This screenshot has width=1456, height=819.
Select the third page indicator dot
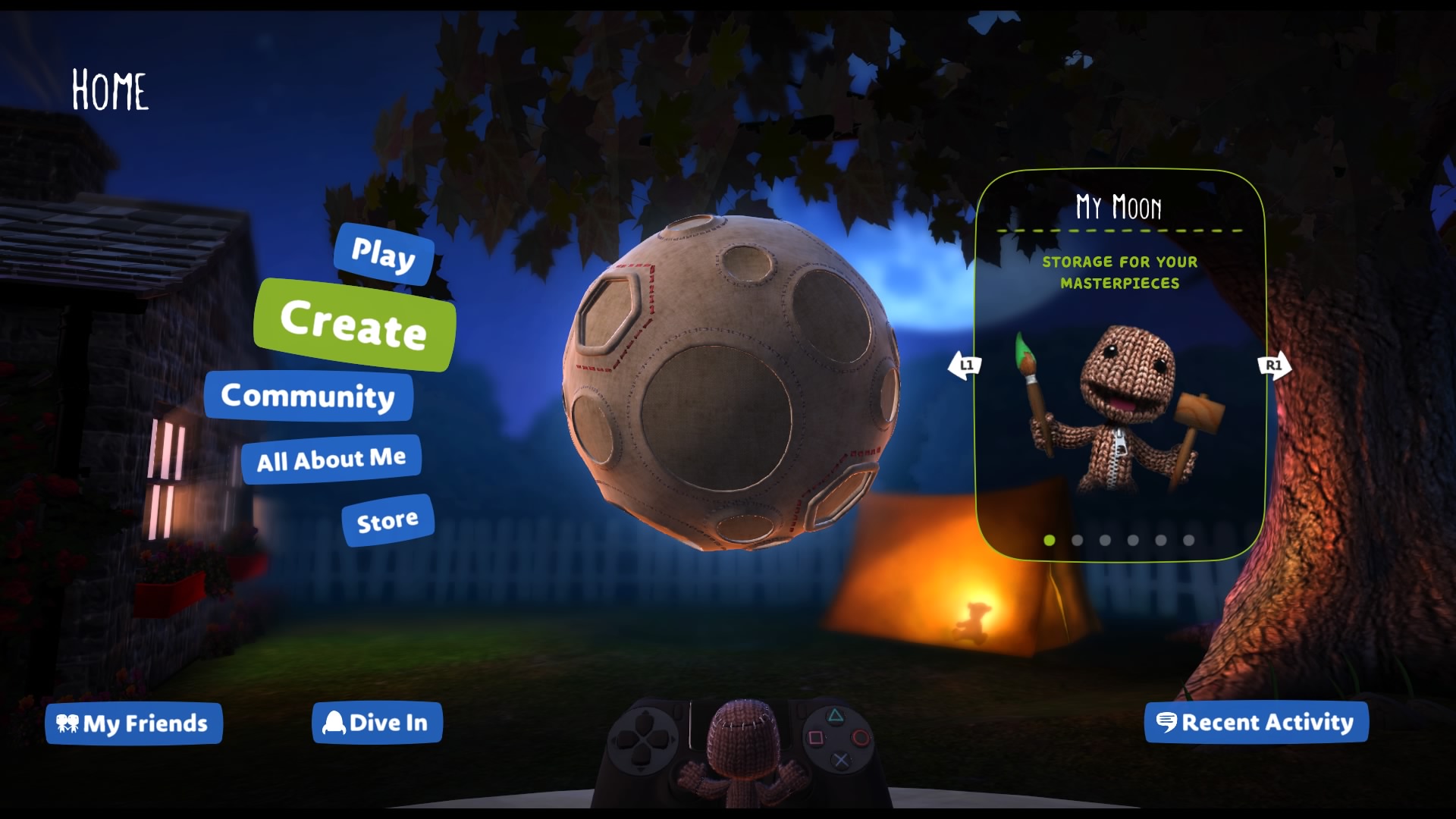click(1105, 541)
